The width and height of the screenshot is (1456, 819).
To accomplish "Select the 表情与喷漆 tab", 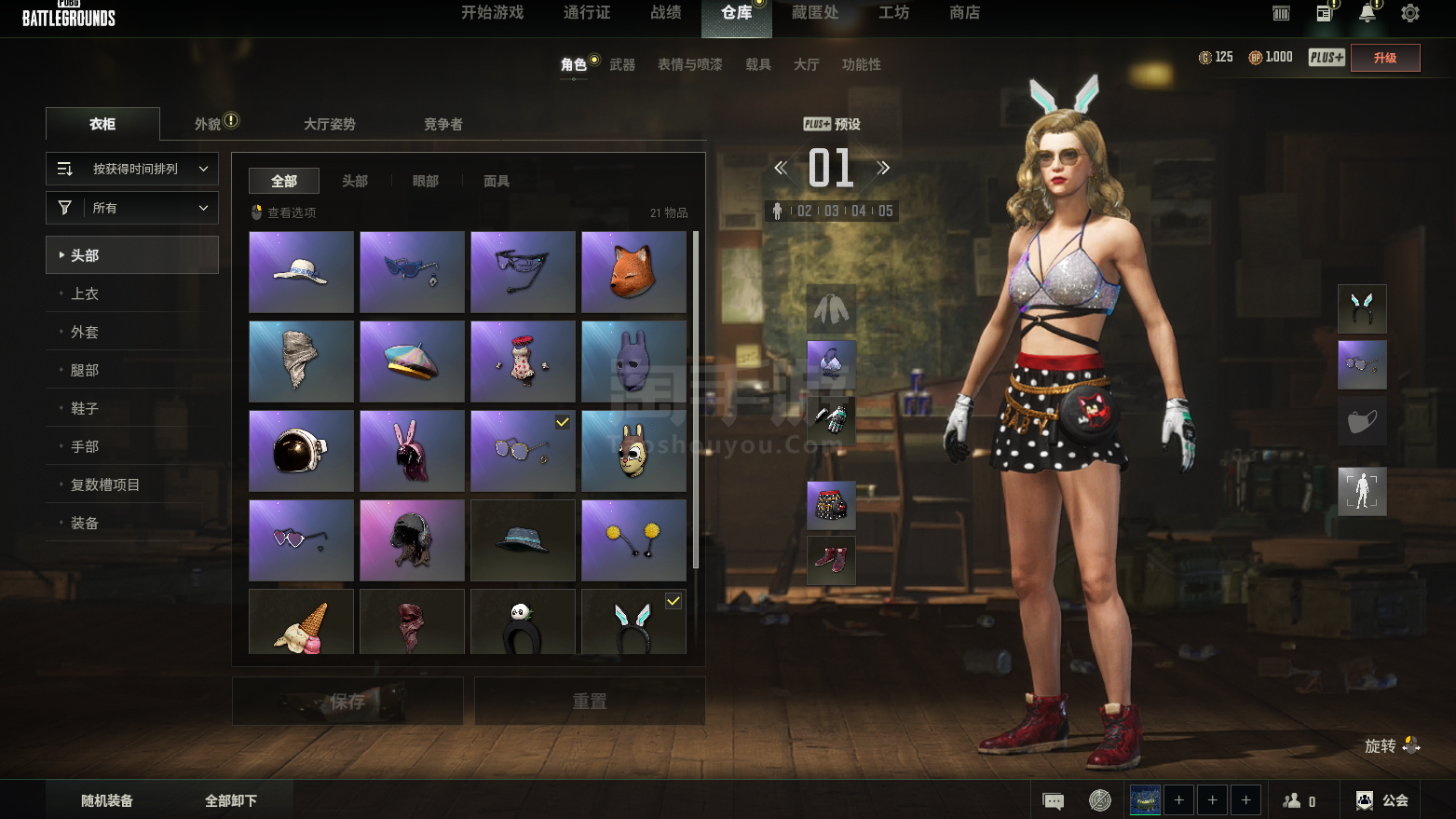I will [689, 64].
